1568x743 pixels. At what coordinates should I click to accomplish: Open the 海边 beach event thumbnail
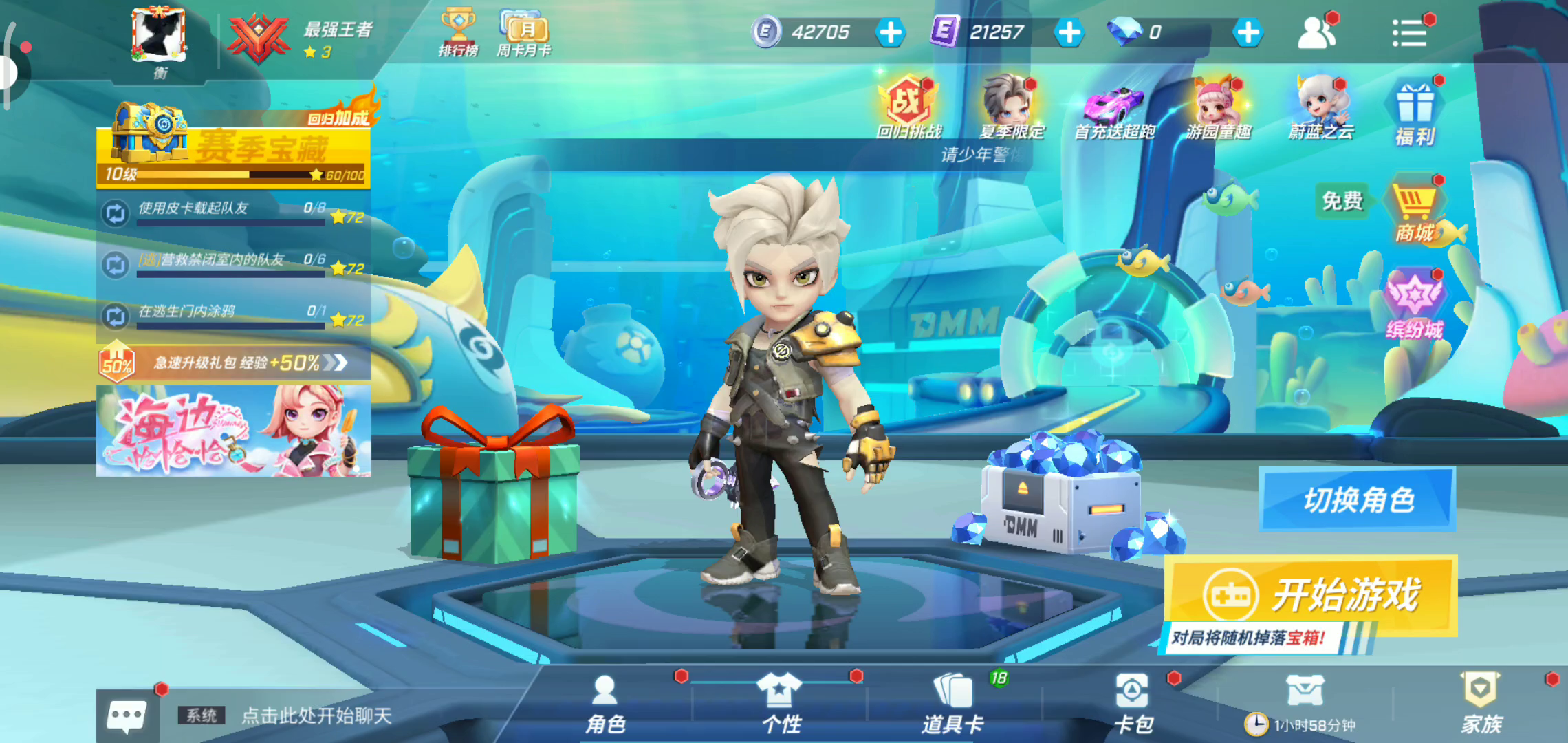point(234,431)
